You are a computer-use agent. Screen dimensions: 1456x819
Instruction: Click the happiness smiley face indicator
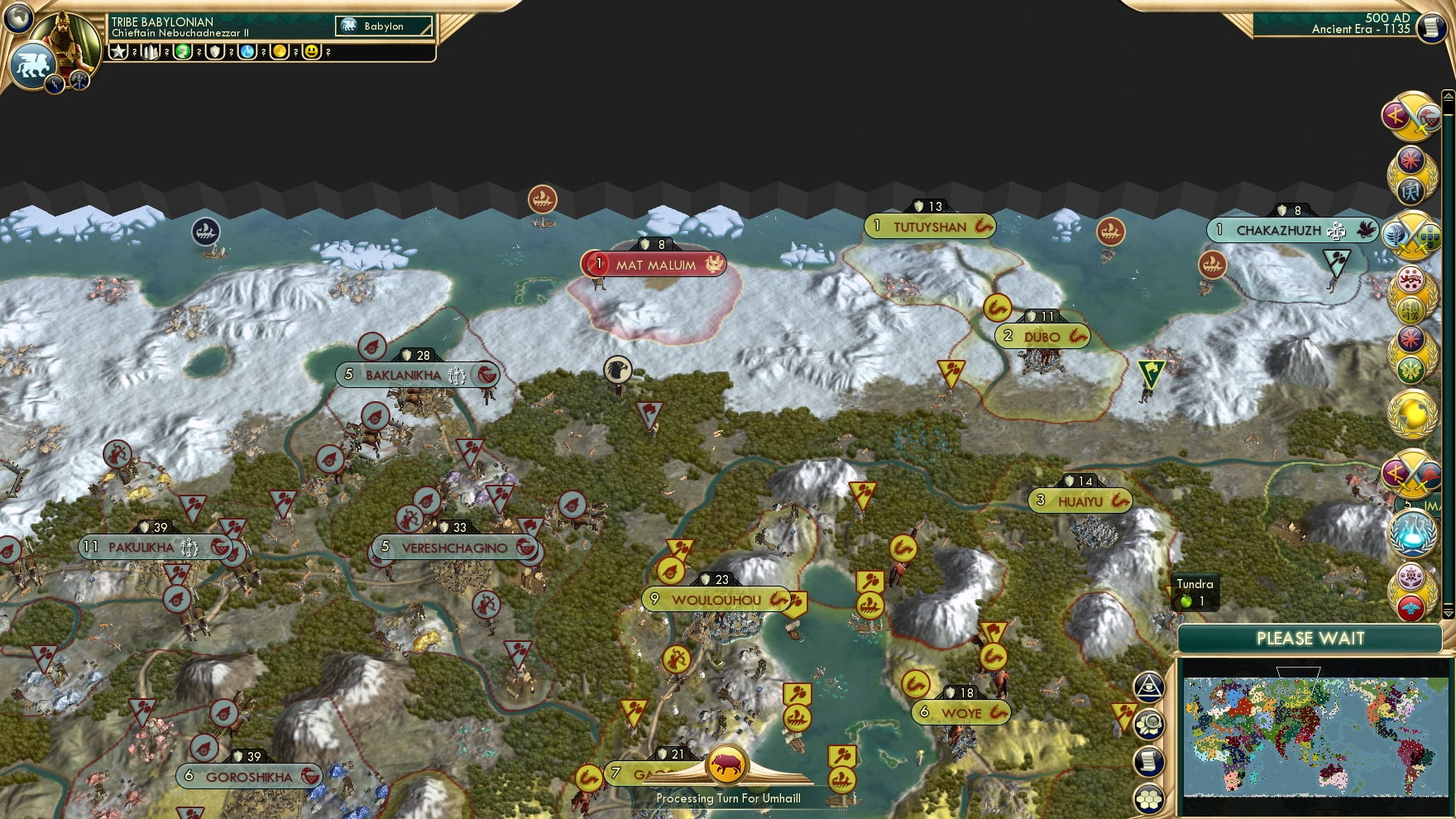point(312,52)
